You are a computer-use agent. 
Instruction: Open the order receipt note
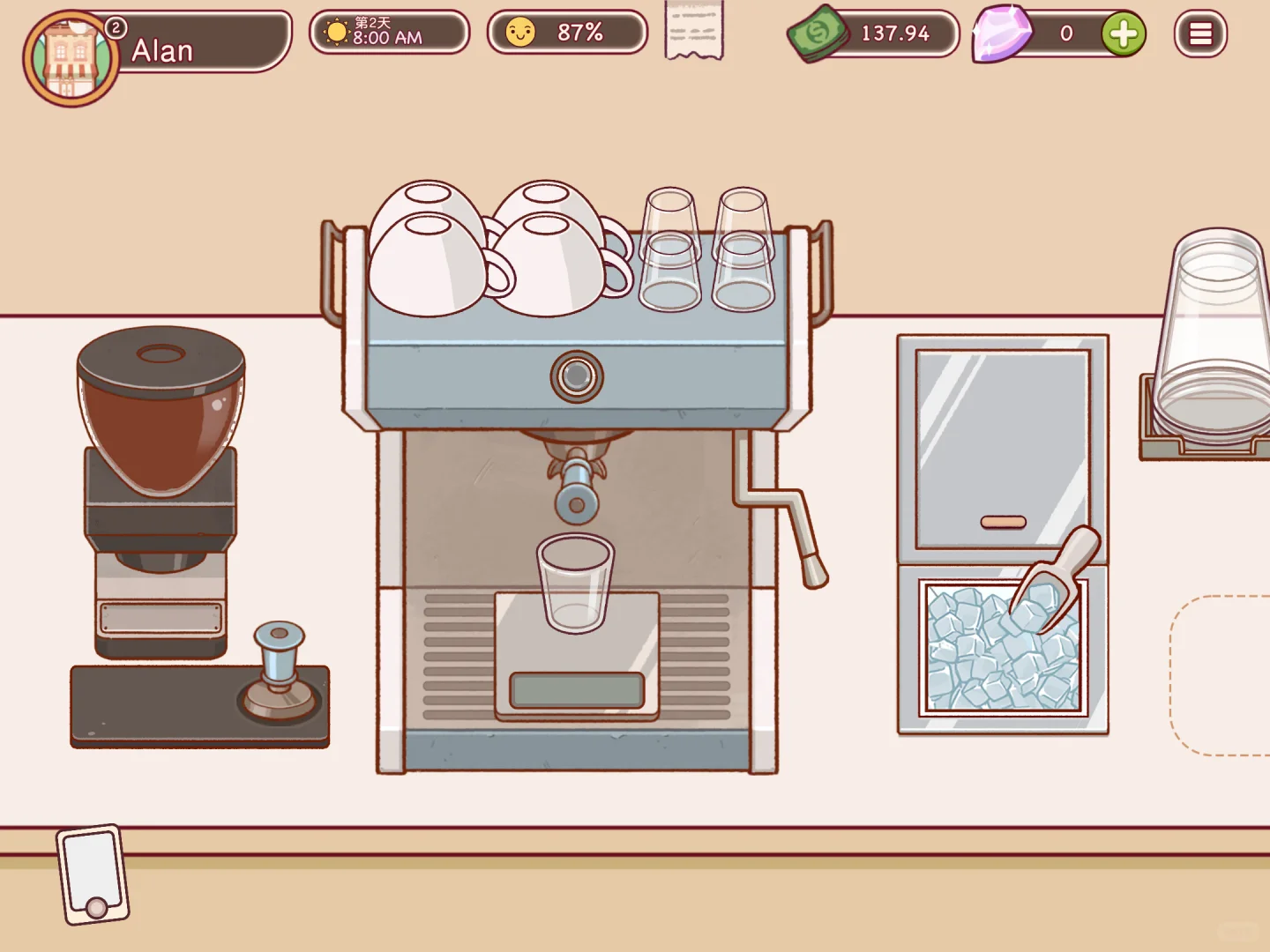coord(694,32)
